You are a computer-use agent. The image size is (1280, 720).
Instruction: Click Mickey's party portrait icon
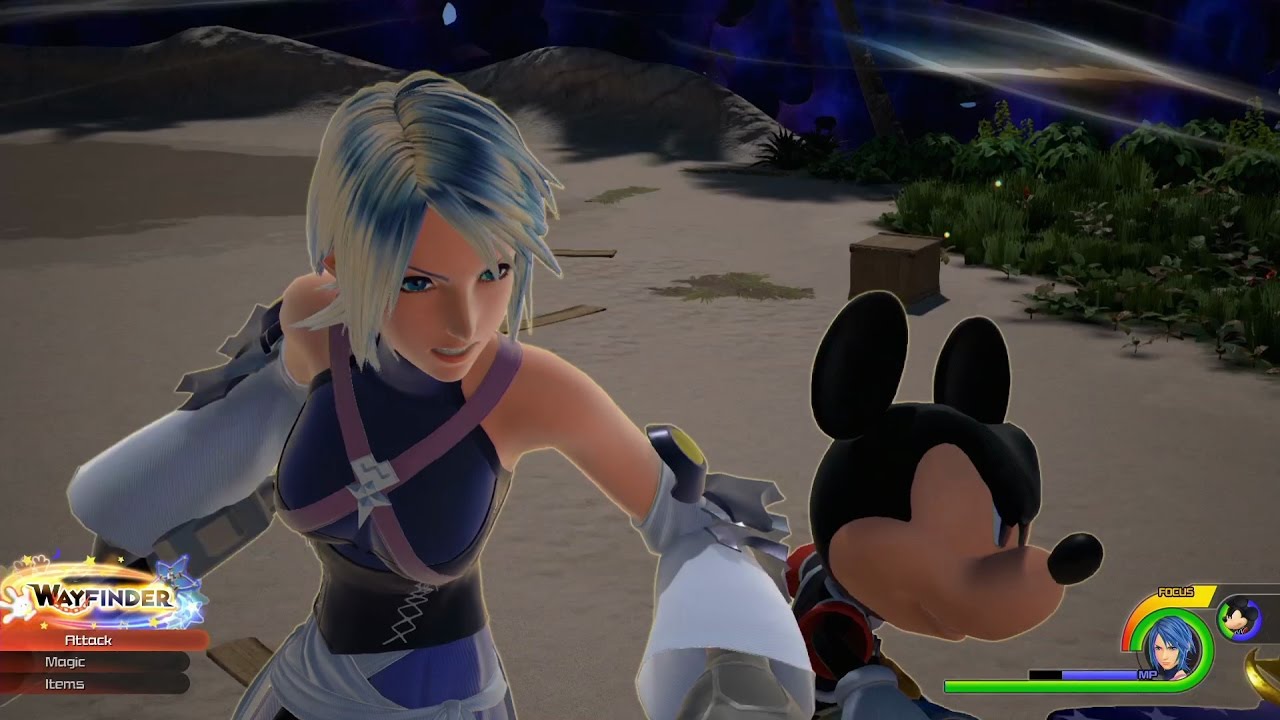coord(1238,619)
